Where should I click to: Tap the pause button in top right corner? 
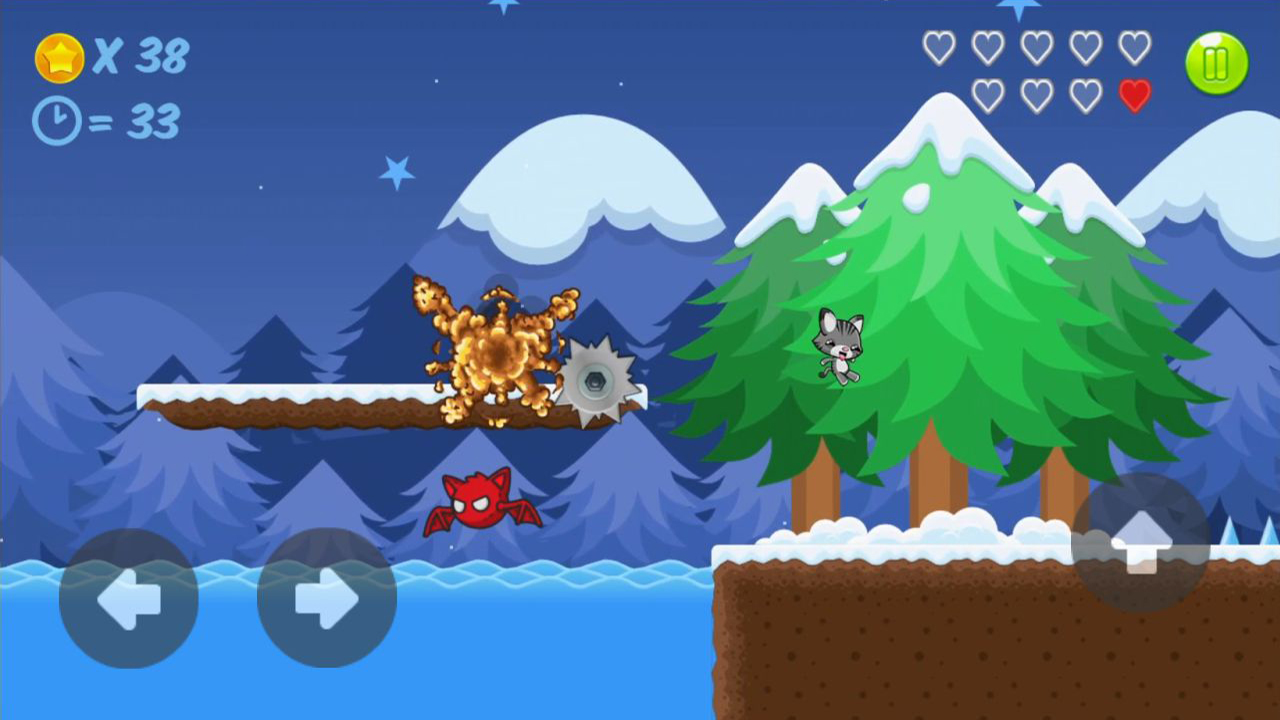pos(1216,63)
